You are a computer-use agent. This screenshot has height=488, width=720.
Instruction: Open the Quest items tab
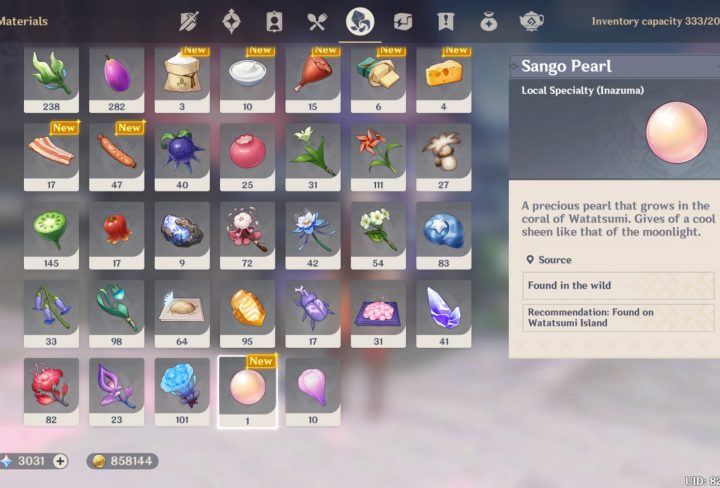[446, 21]
